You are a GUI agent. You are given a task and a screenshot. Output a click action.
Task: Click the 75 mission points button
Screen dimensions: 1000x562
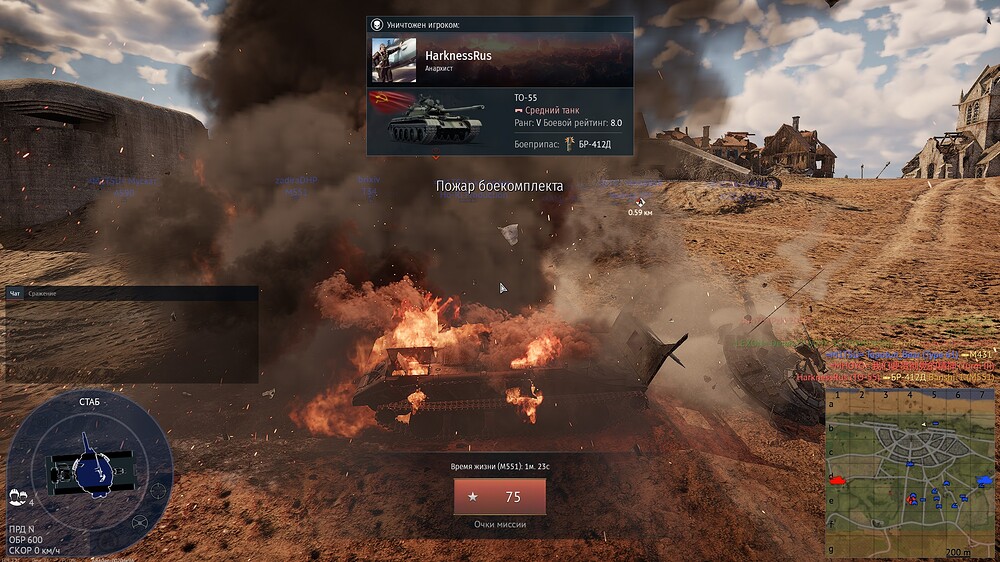[499, 497]
